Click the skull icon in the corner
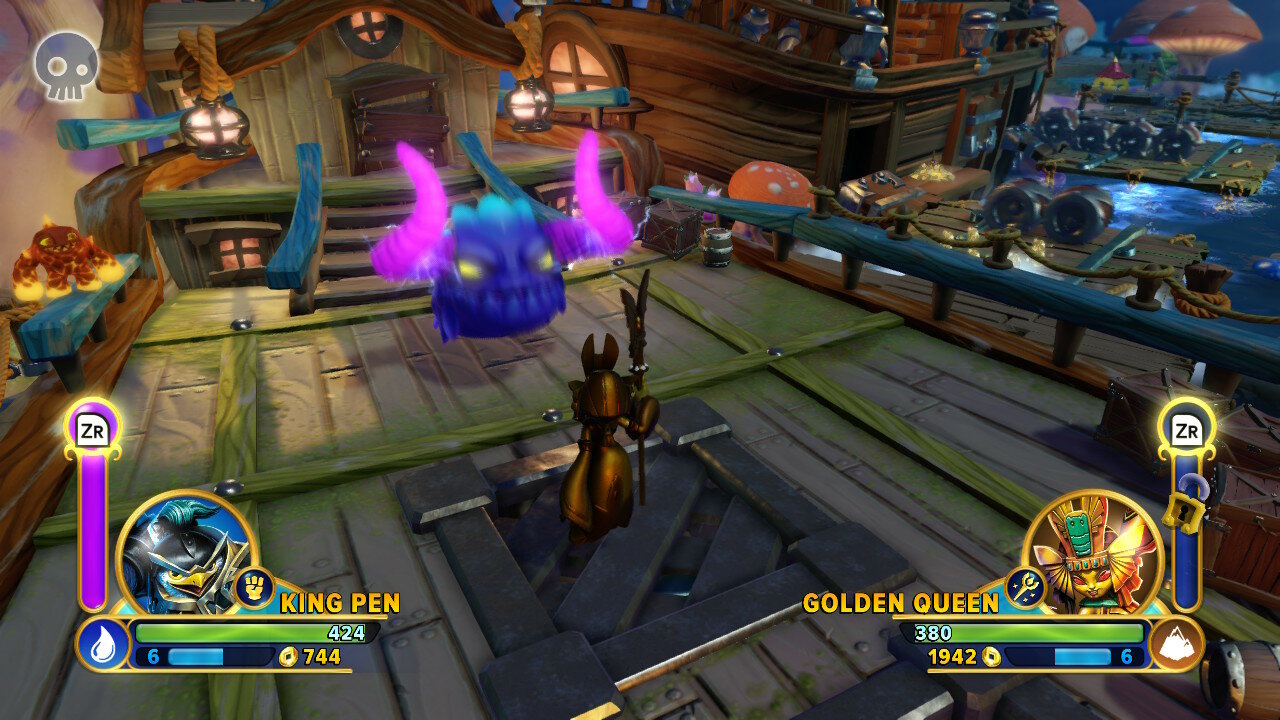 coord(66,66)
